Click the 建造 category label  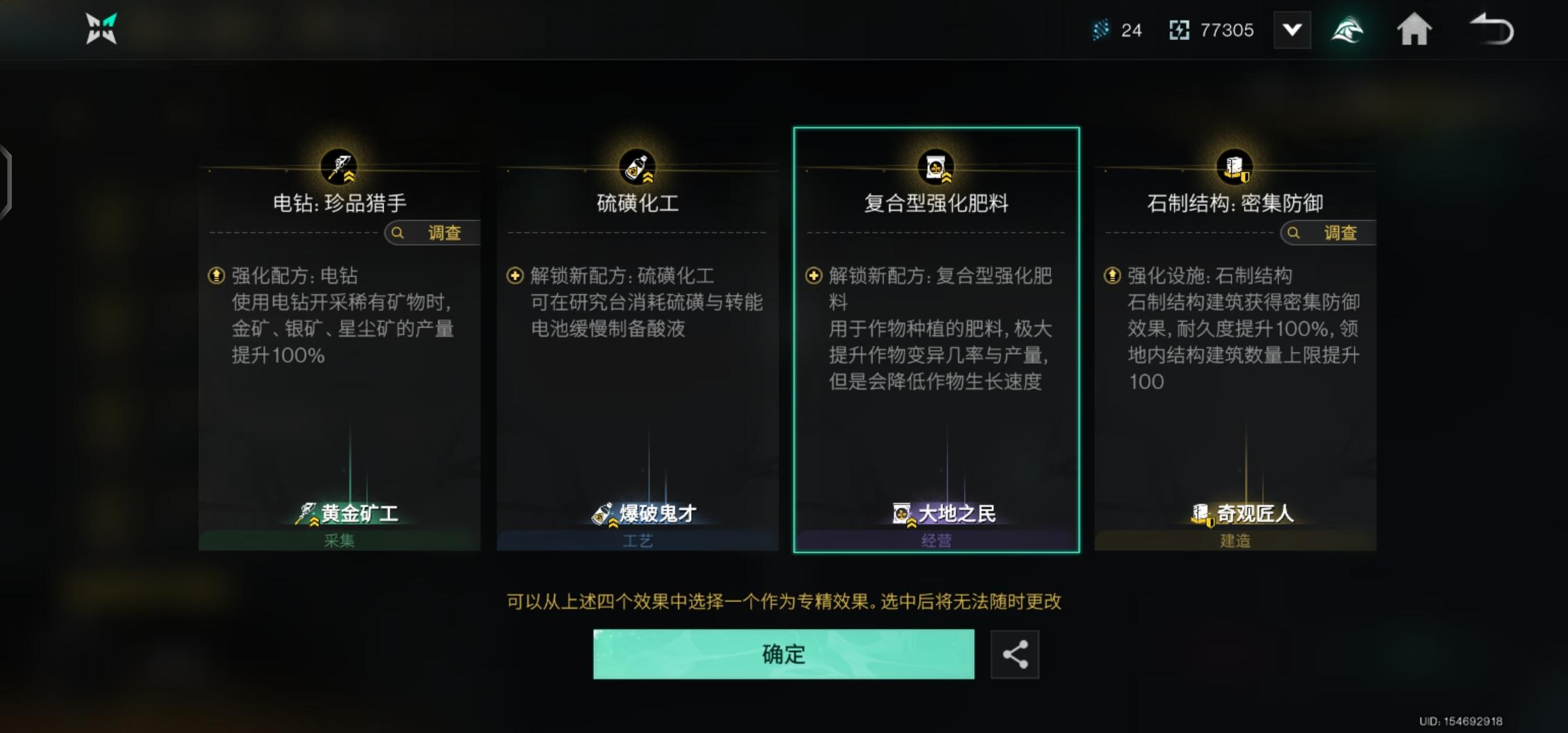[x=1234, y=540]
